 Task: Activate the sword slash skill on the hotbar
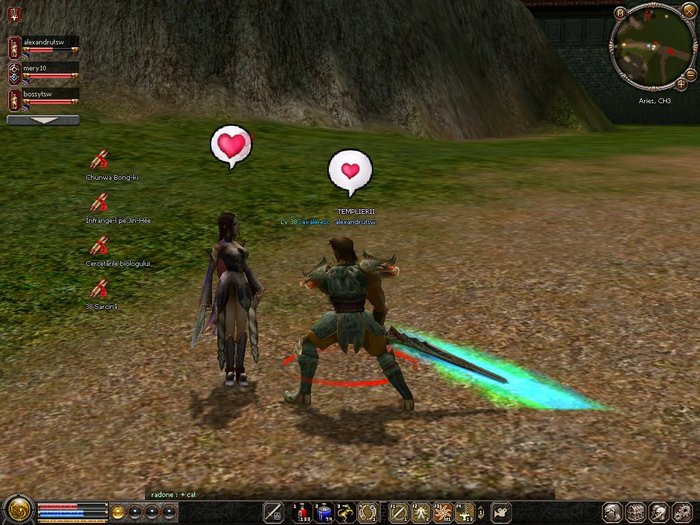point(397,512)
